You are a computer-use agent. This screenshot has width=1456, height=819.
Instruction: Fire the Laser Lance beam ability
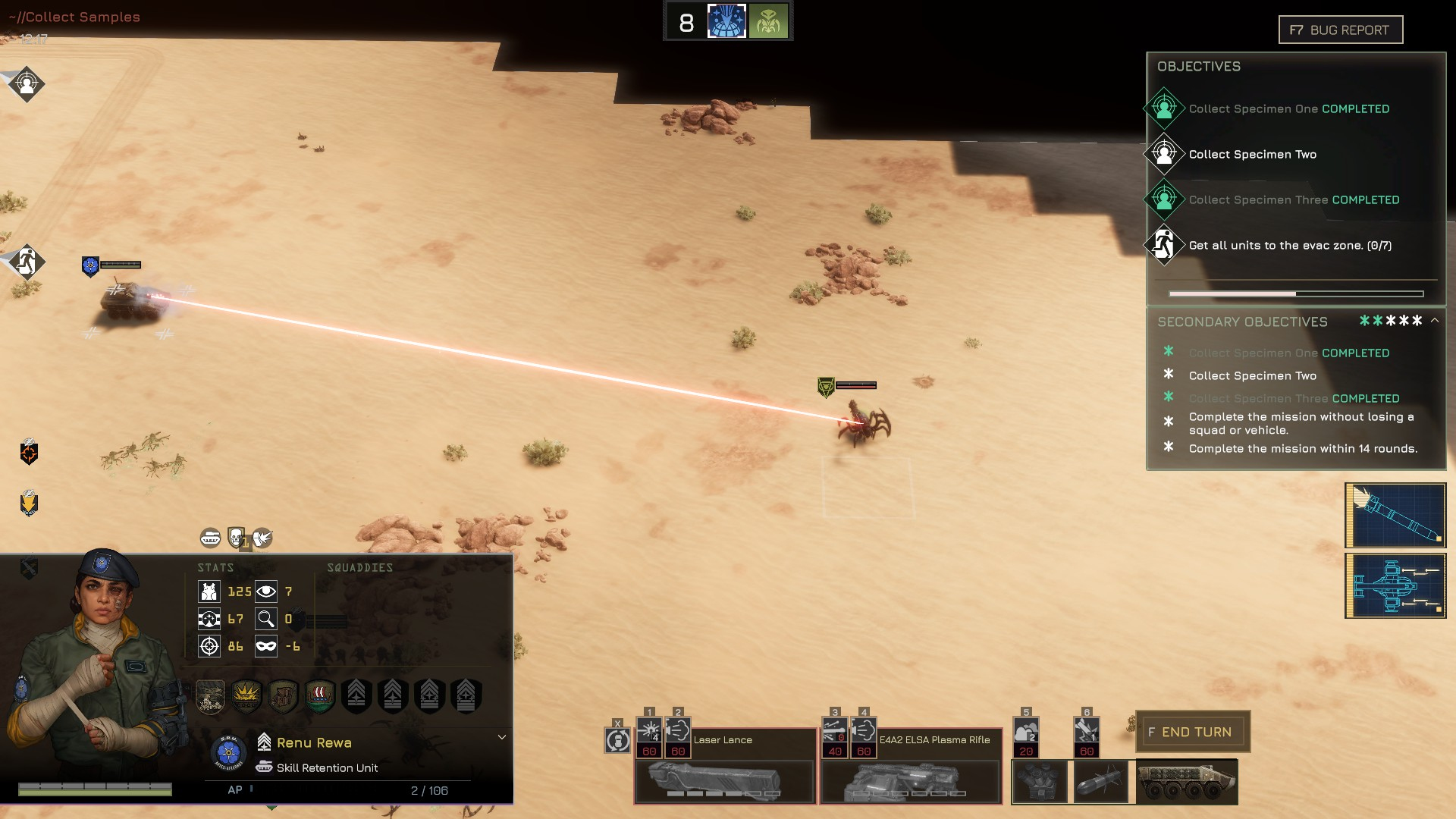point(649,732)
